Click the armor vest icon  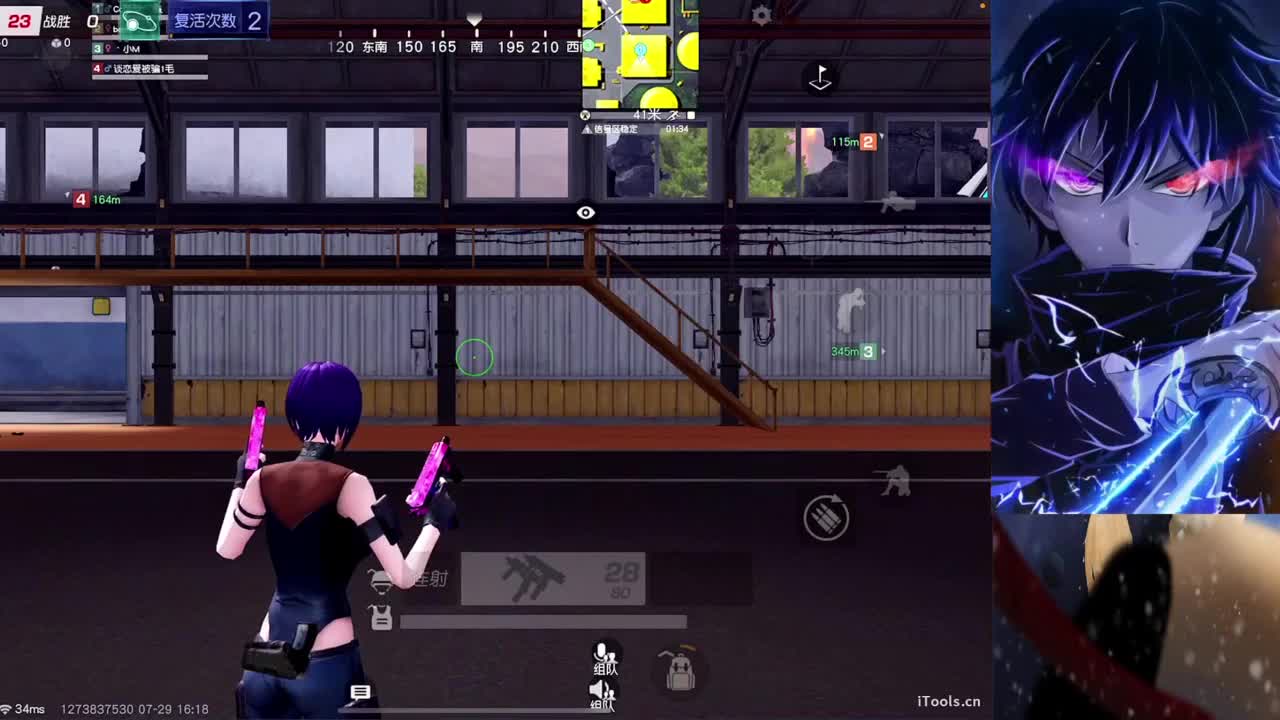click(x=383, y=620)
